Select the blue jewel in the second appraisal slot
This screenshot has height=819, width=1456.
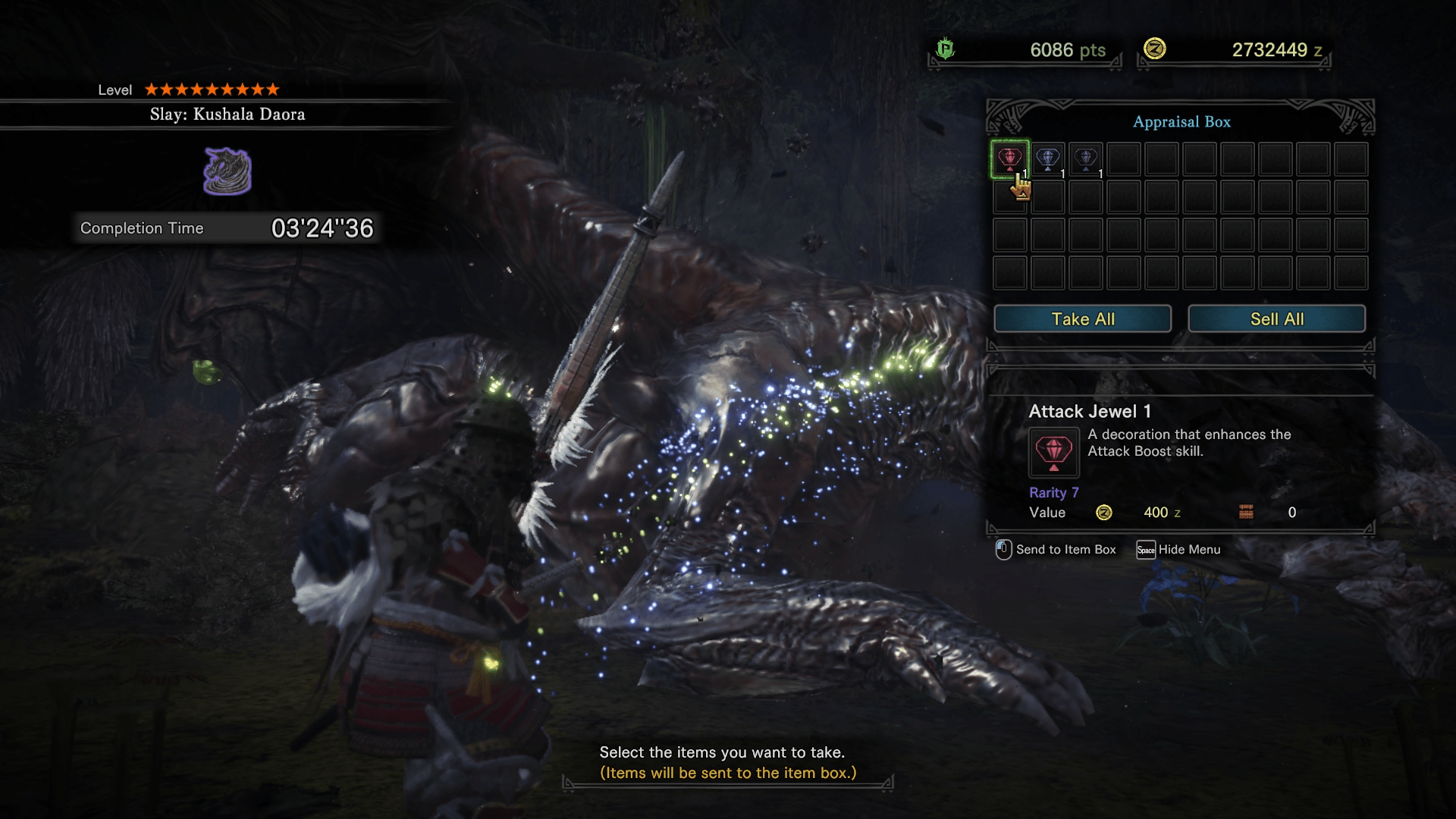point(1048,158)
